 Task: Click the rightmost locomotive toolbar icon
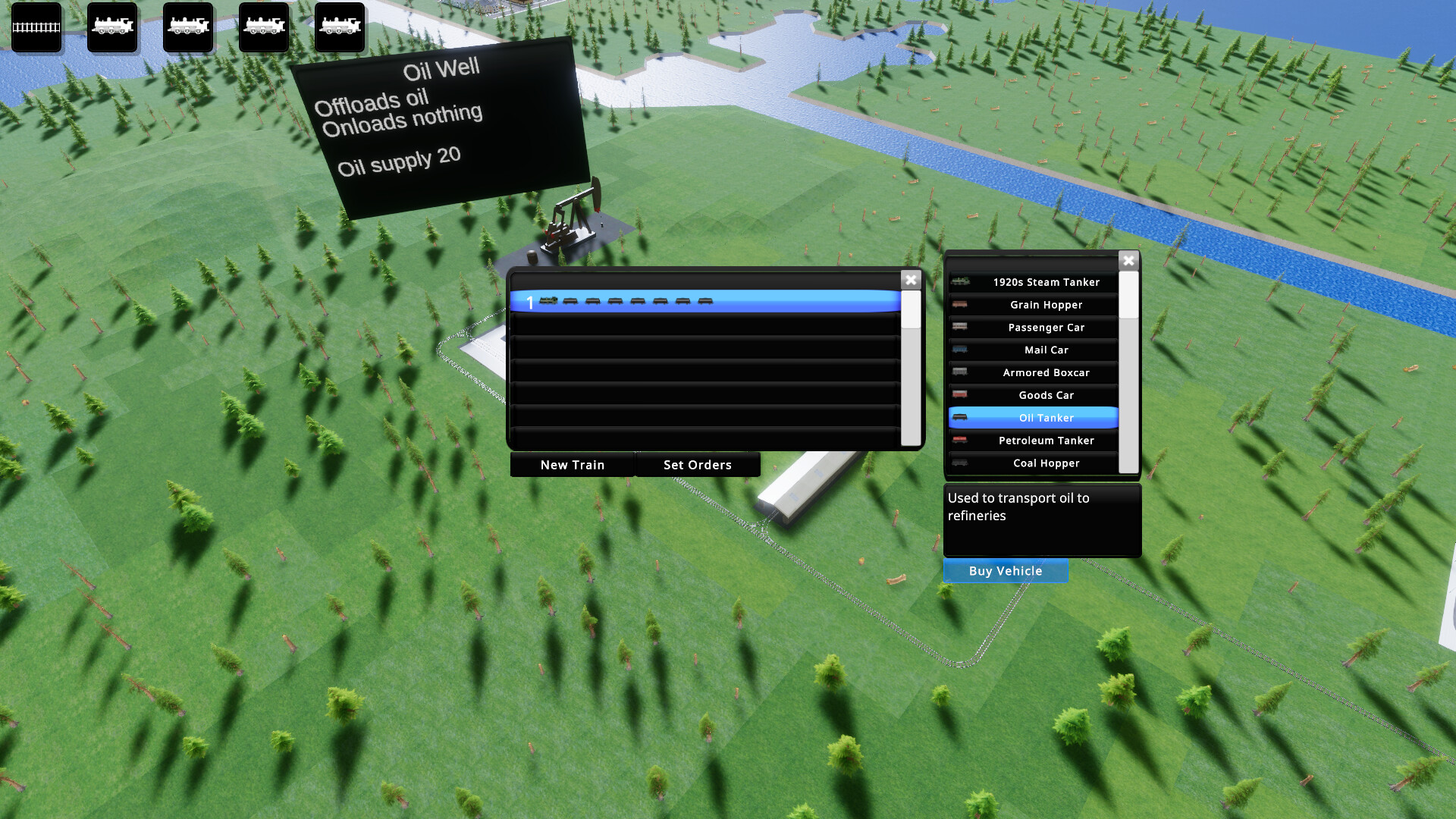click(x=339, y=28)
